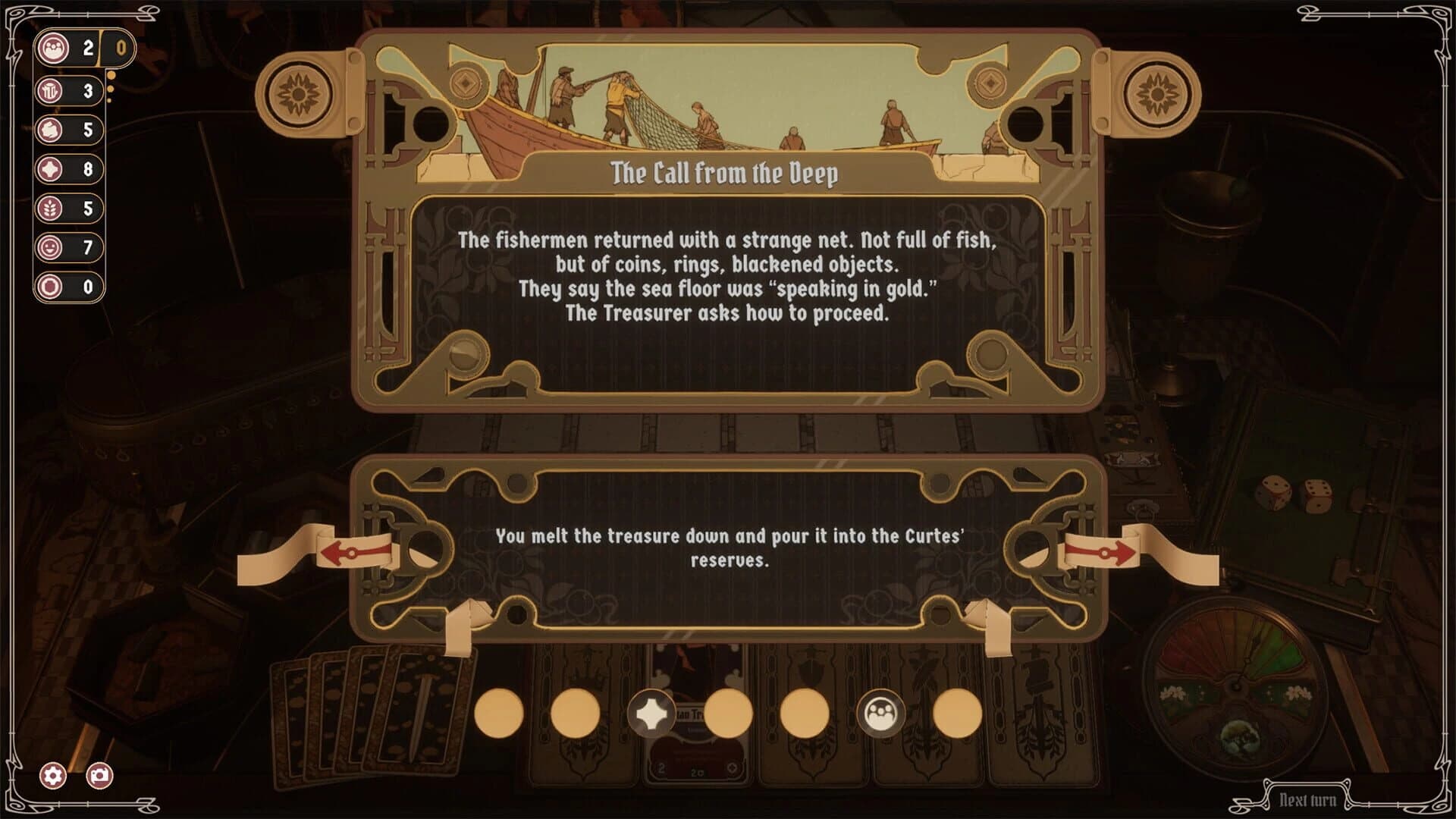Click the cloth resource icon showing 5
The height and width of the screenshot is (819, 1456).
point(52,130)
